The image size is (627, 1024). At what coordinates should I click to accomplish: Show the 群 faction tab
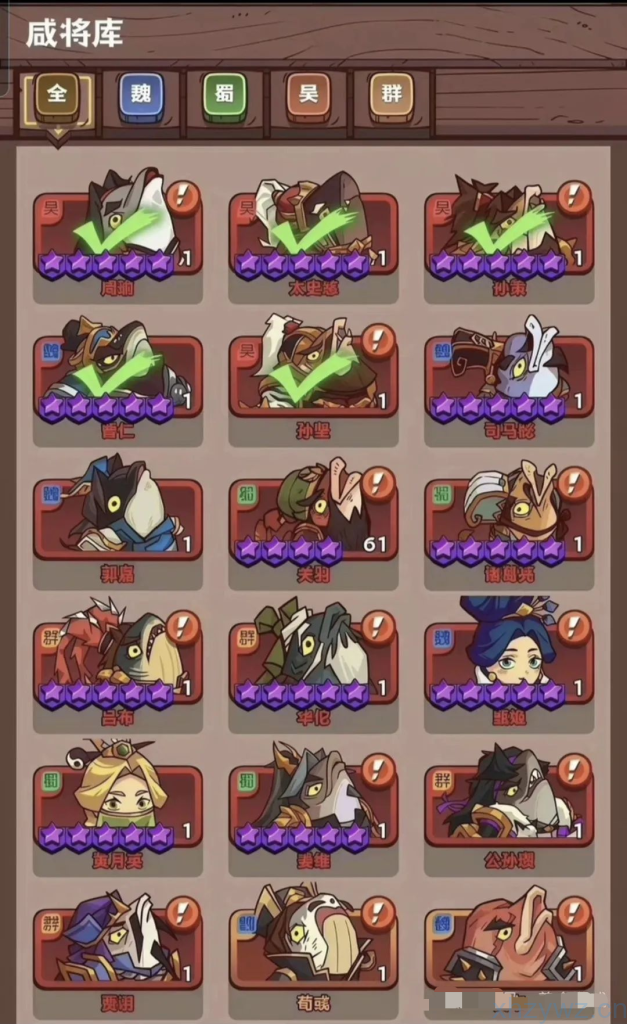[391, 97]
